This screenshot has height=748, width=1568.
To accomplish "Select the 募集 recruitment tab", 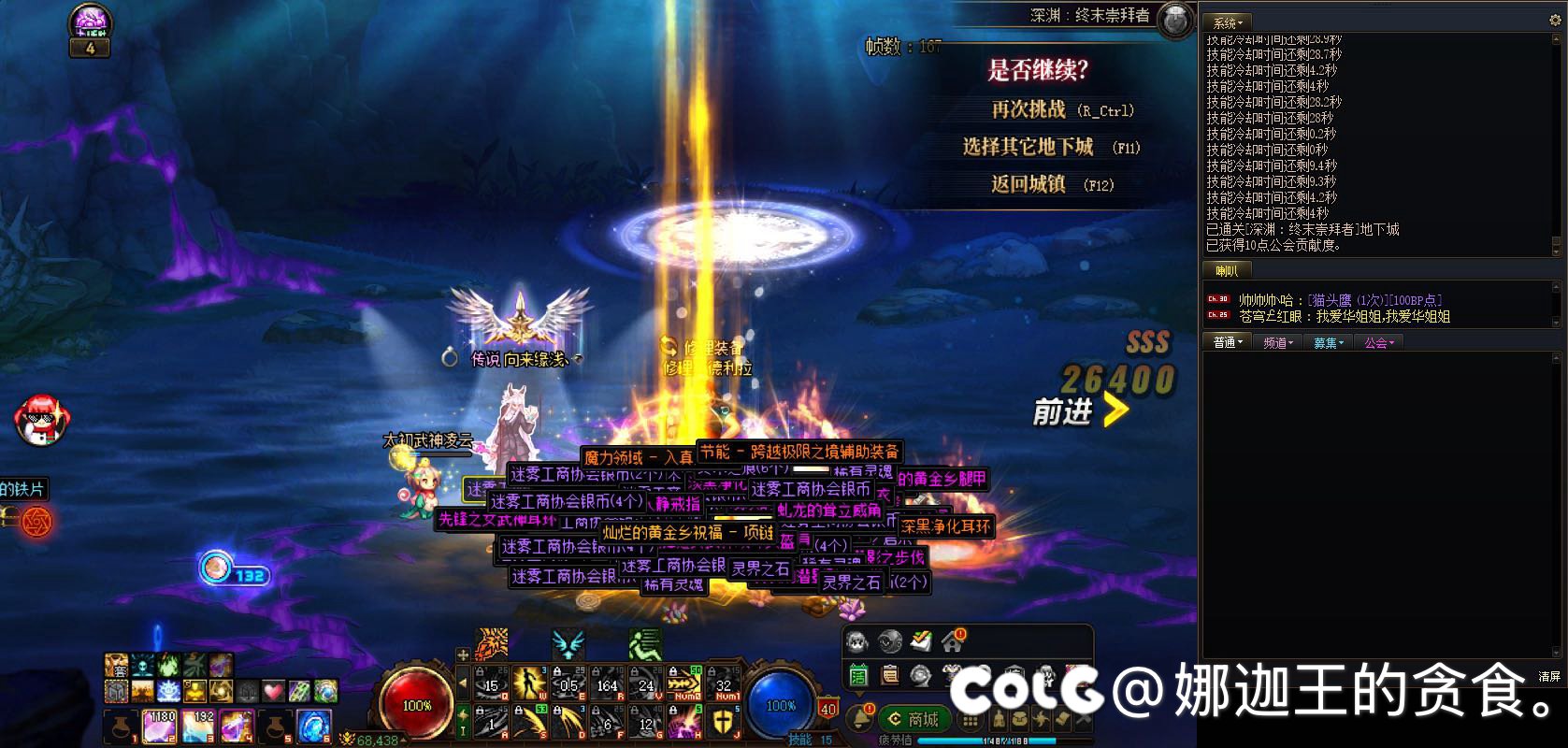I will click(1328, 343).
